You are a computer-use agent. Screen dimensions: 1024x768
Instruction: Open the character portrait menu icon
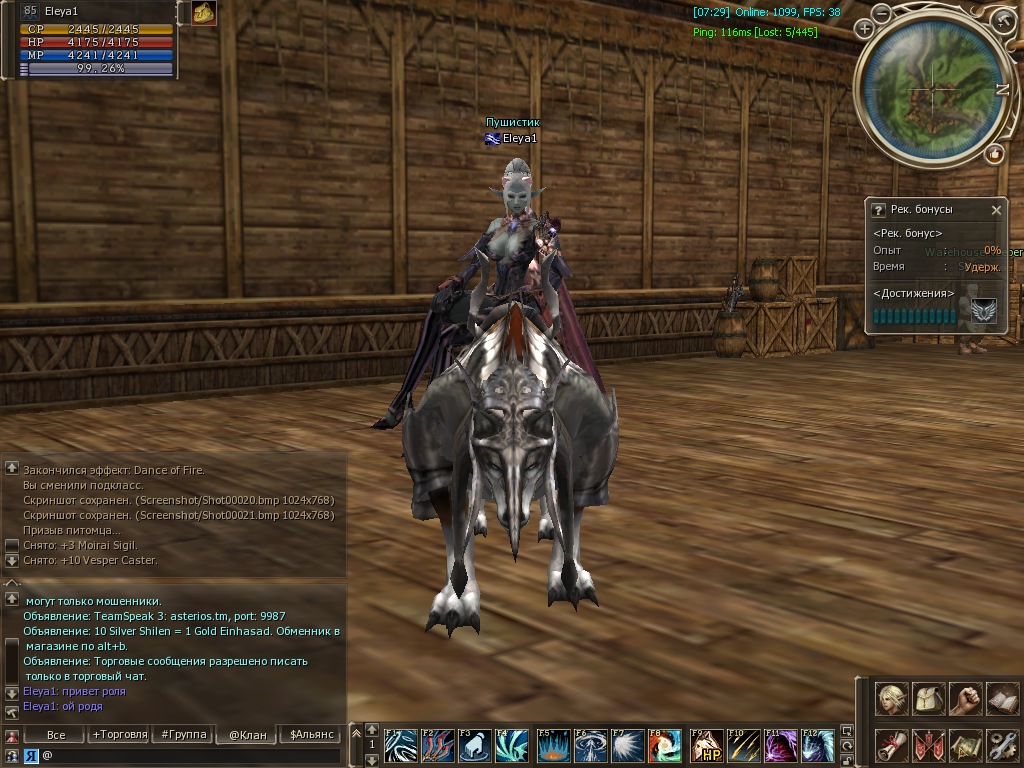click(x=892, y=698)
